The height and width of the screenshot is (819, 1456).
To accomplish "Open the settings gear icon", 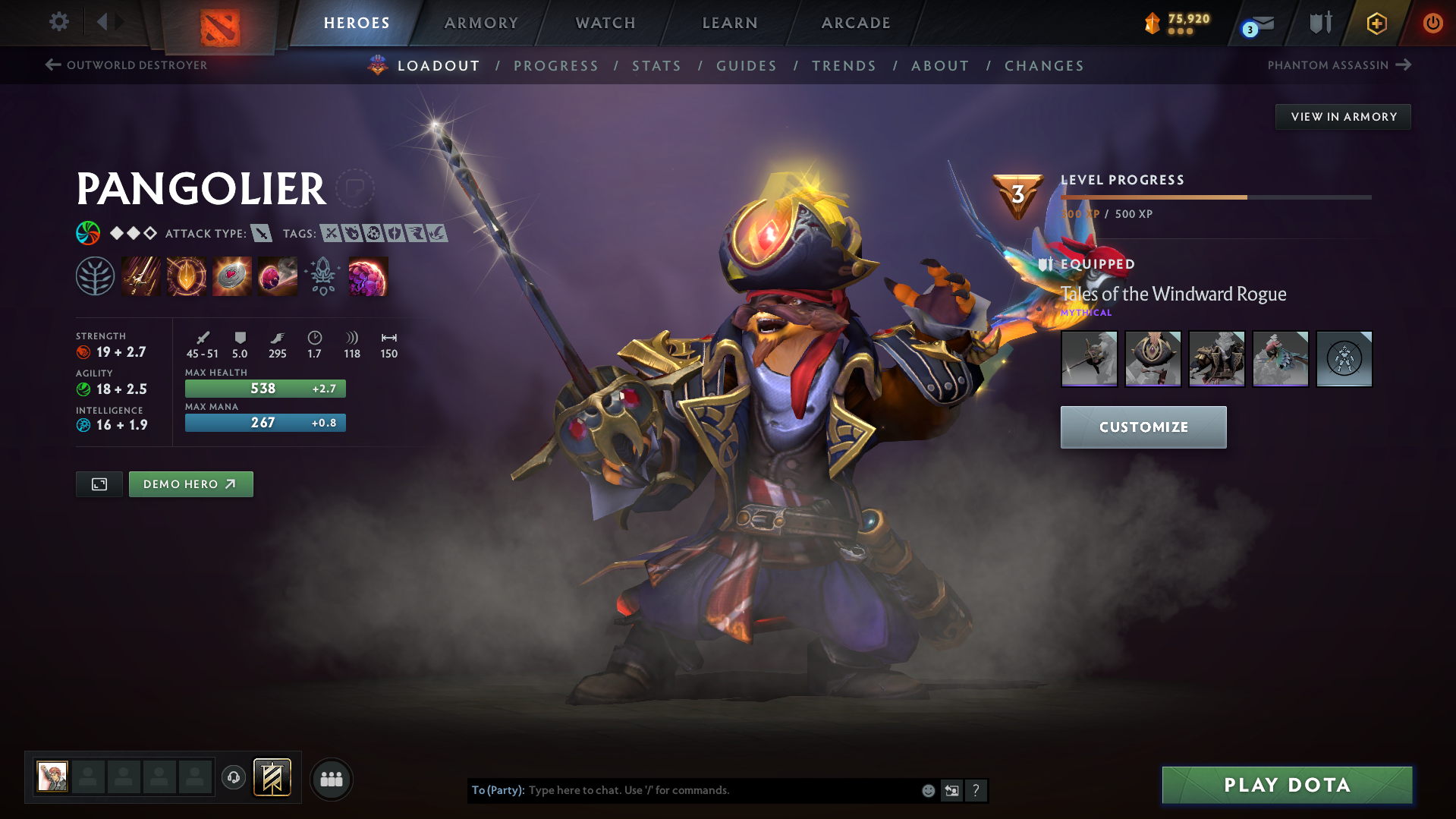I will [58, 22].
